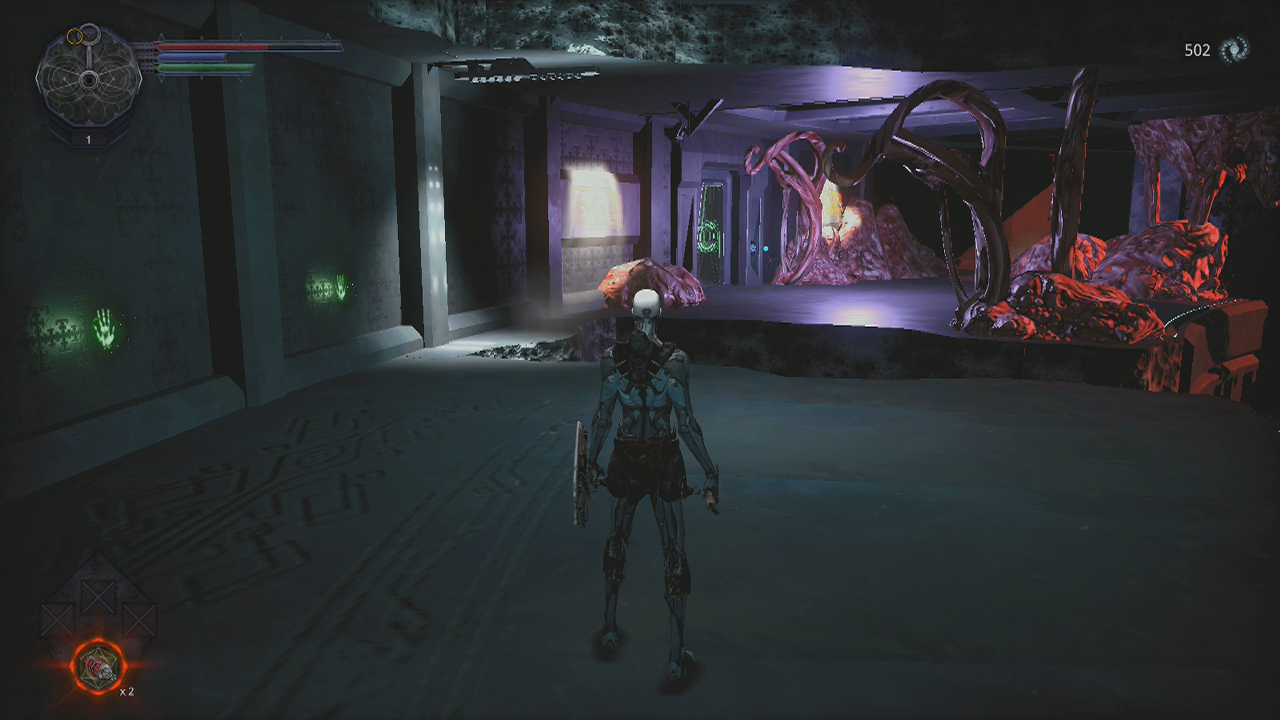
Task: Click the orange ring marker on the compass
Action: [x=74, y=38]
